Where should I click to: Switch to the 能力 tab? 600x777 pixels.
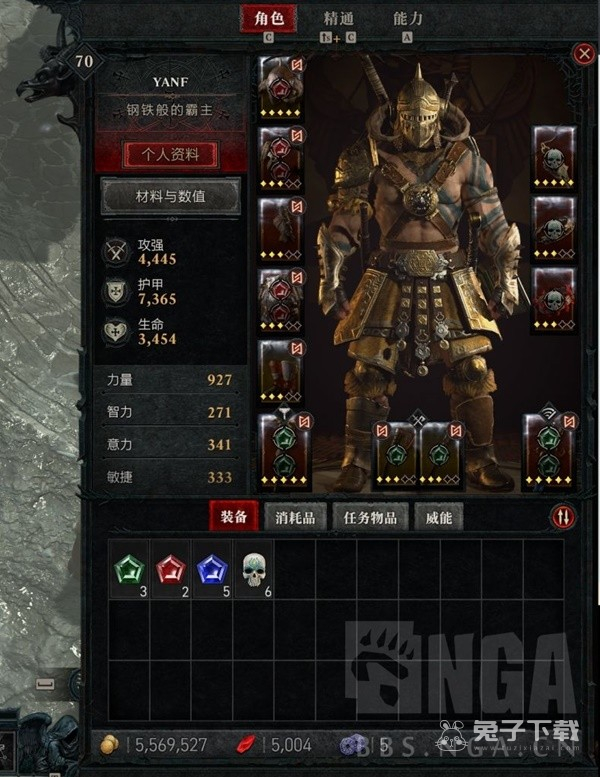(x=408, y=19)
